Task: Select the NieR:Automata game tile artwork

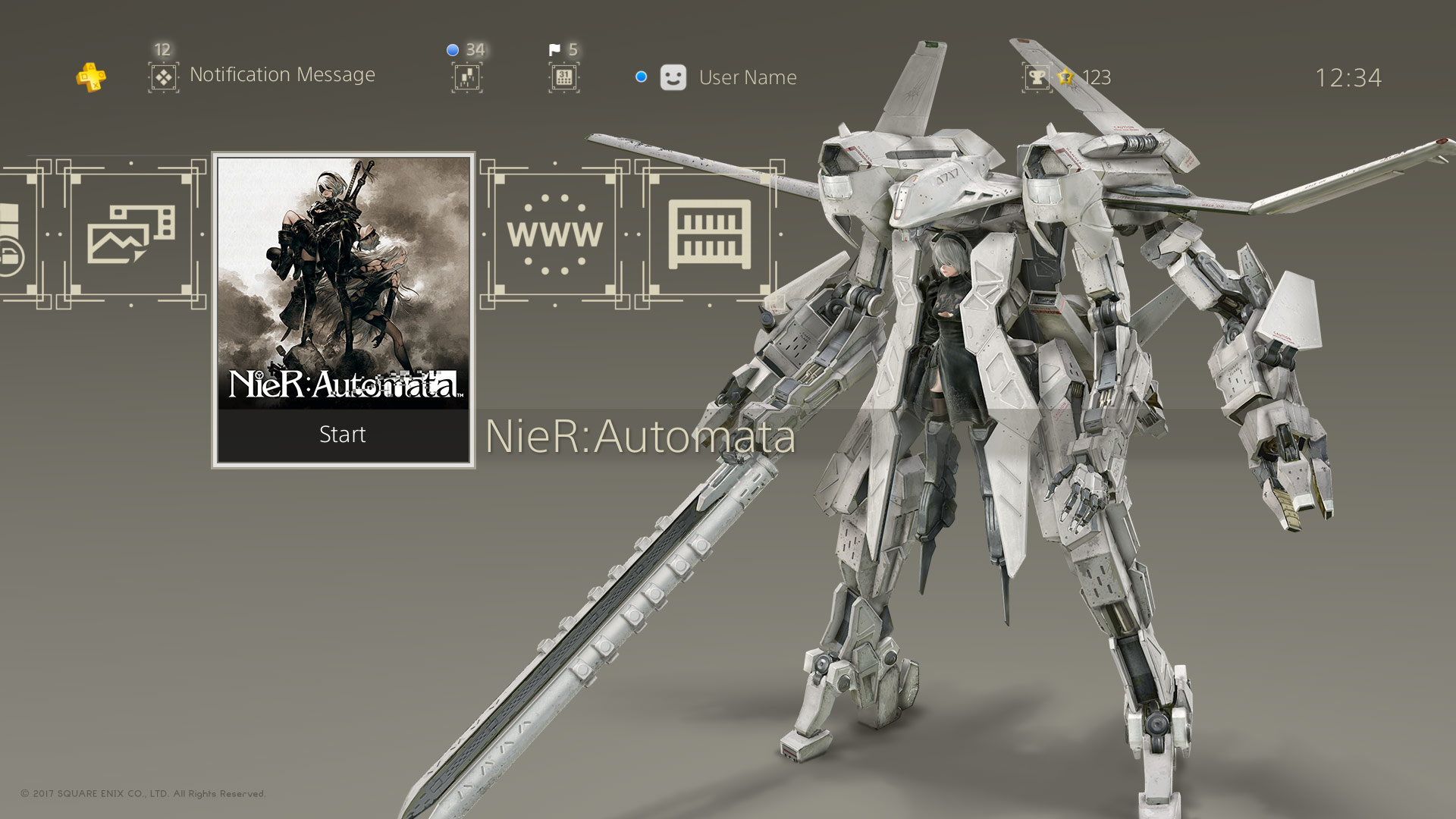Action: tap(343, 281)
